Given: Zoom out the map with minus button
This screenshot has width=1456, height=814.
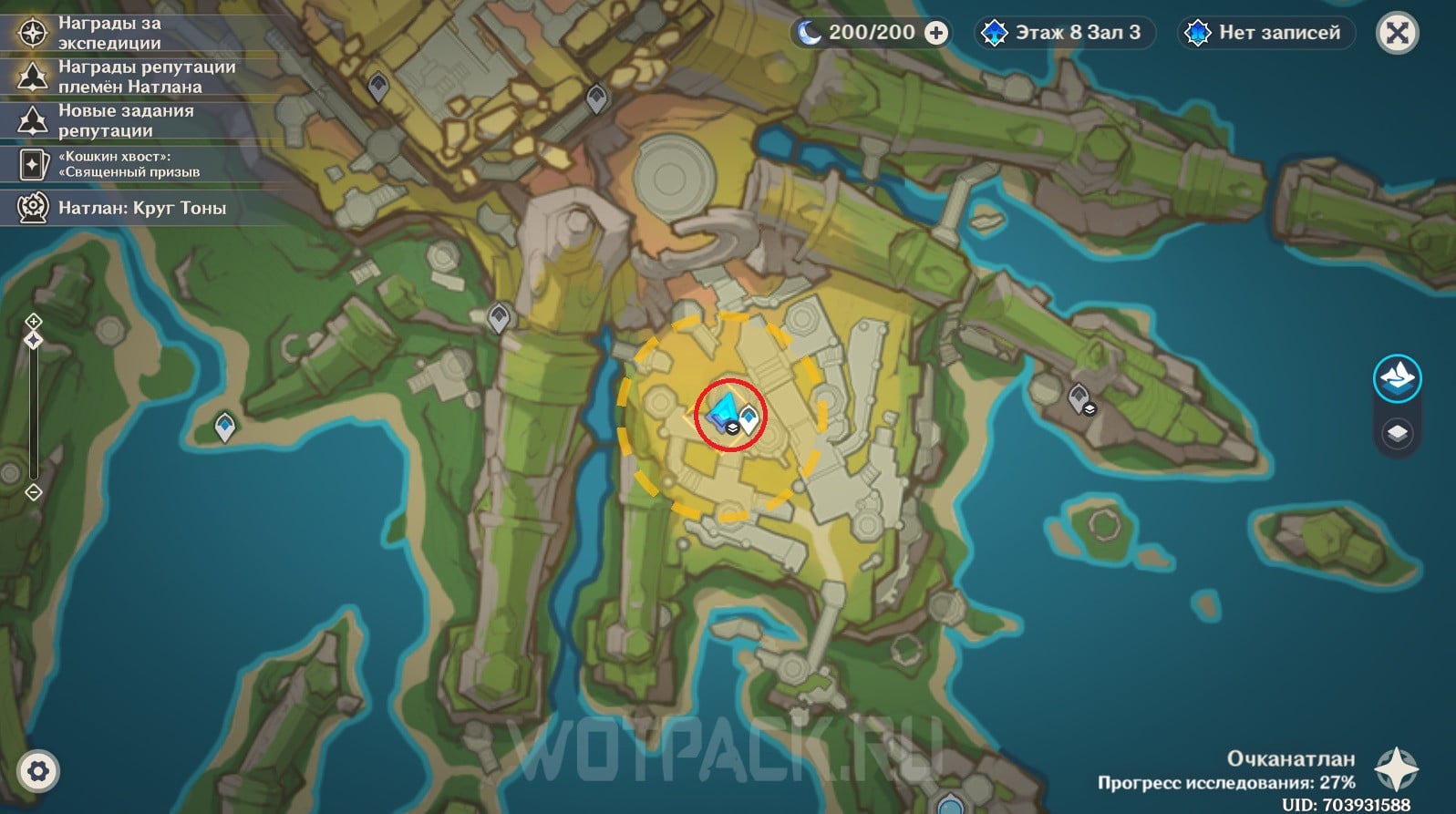Looking at the screenshot, I should [x=34, y=492].
